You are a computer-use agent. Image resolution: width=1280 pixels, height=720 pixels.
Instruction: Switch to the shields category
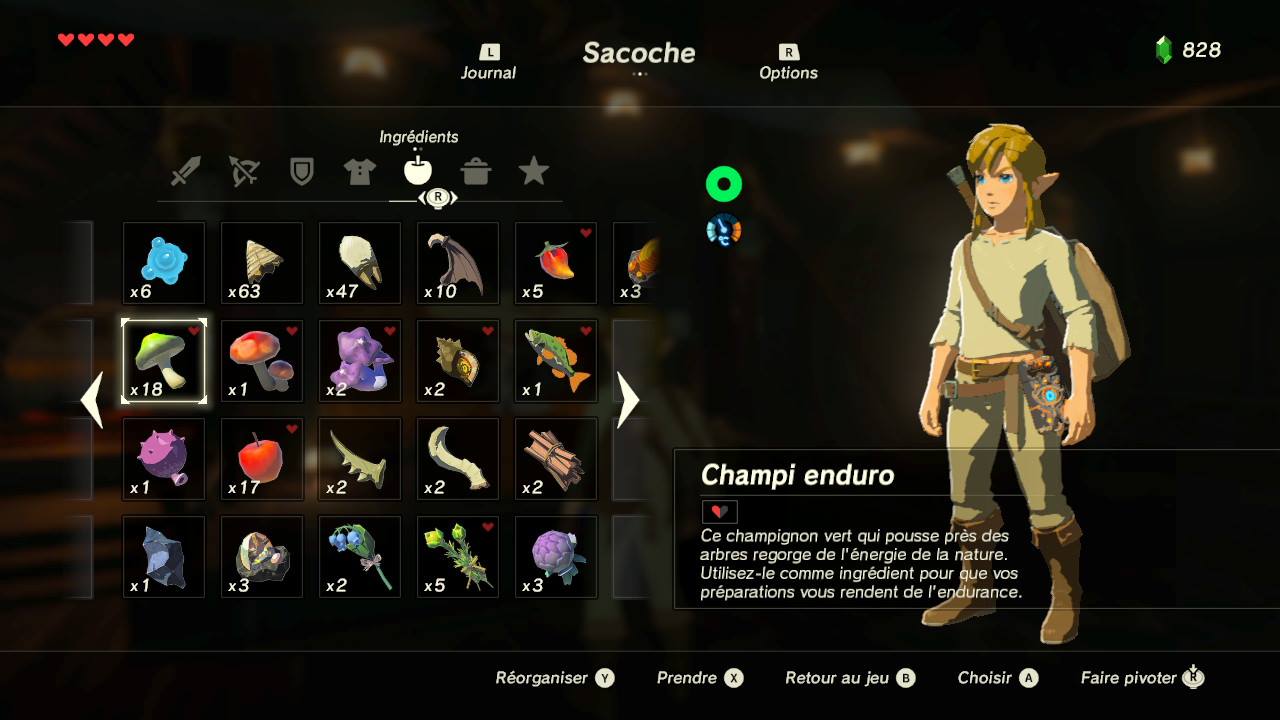(x=301, y=171)
